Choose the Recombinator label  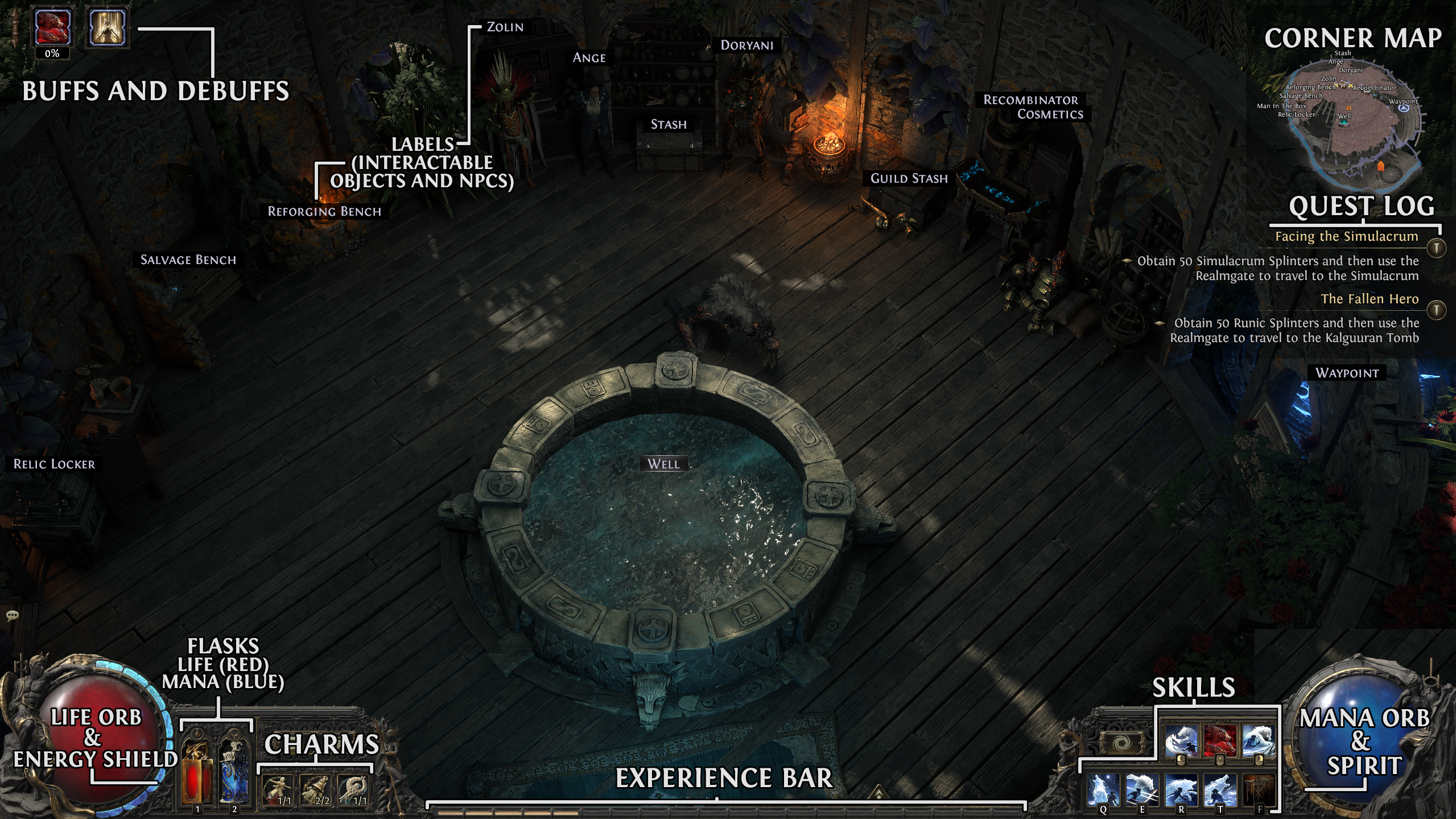click(x=1030, y=100)
